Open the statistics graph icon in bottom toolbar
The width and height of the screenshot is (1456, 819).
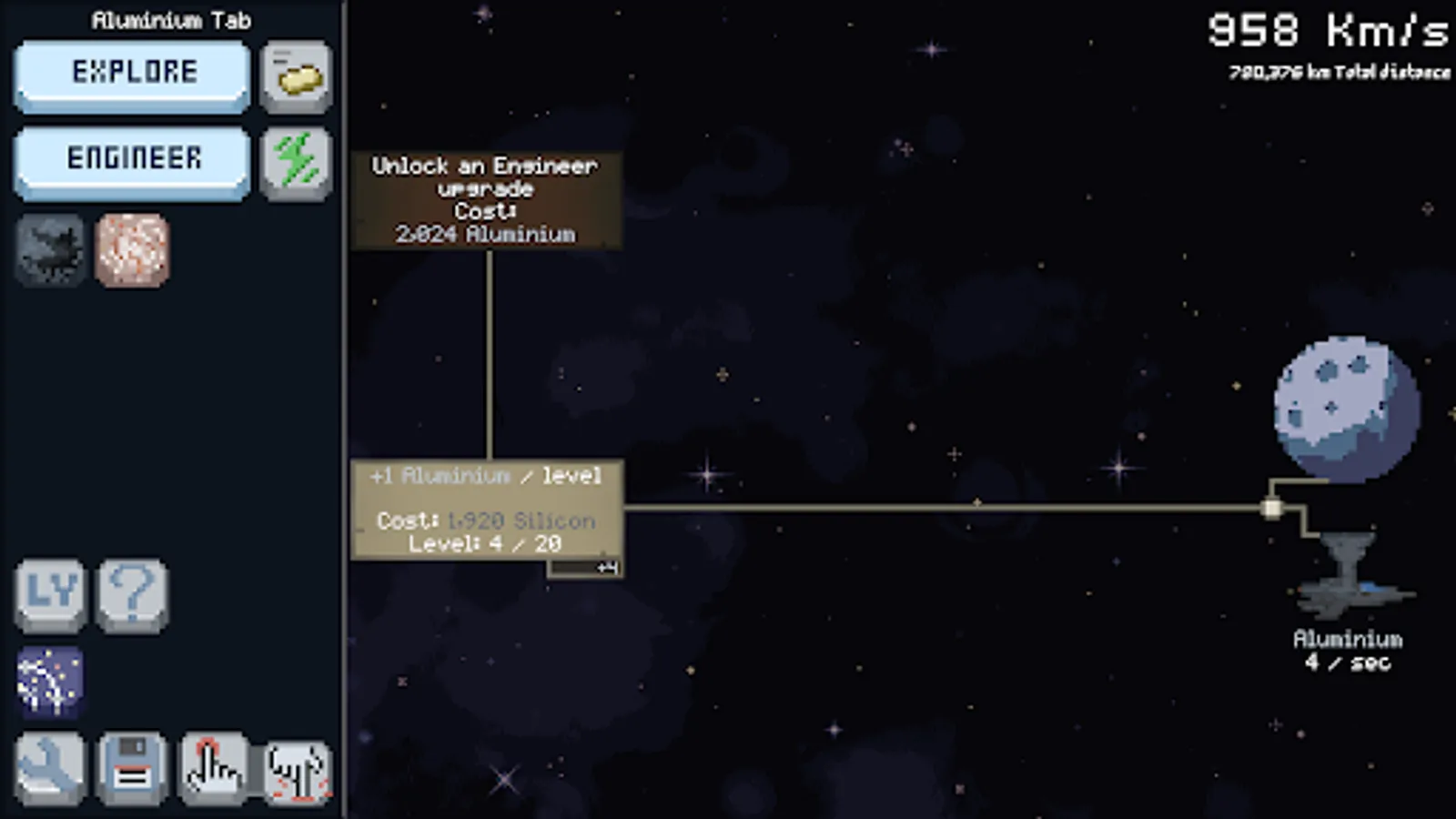(x=297, y=767)
